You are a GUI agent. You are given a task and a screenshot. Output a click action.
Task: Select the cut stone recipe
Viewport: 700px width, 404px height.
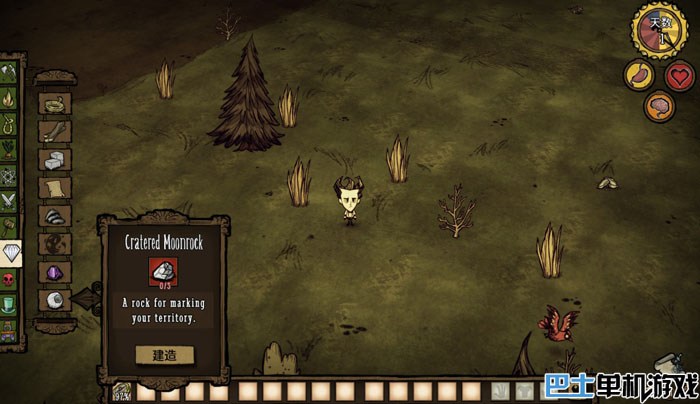coord(54,159)
